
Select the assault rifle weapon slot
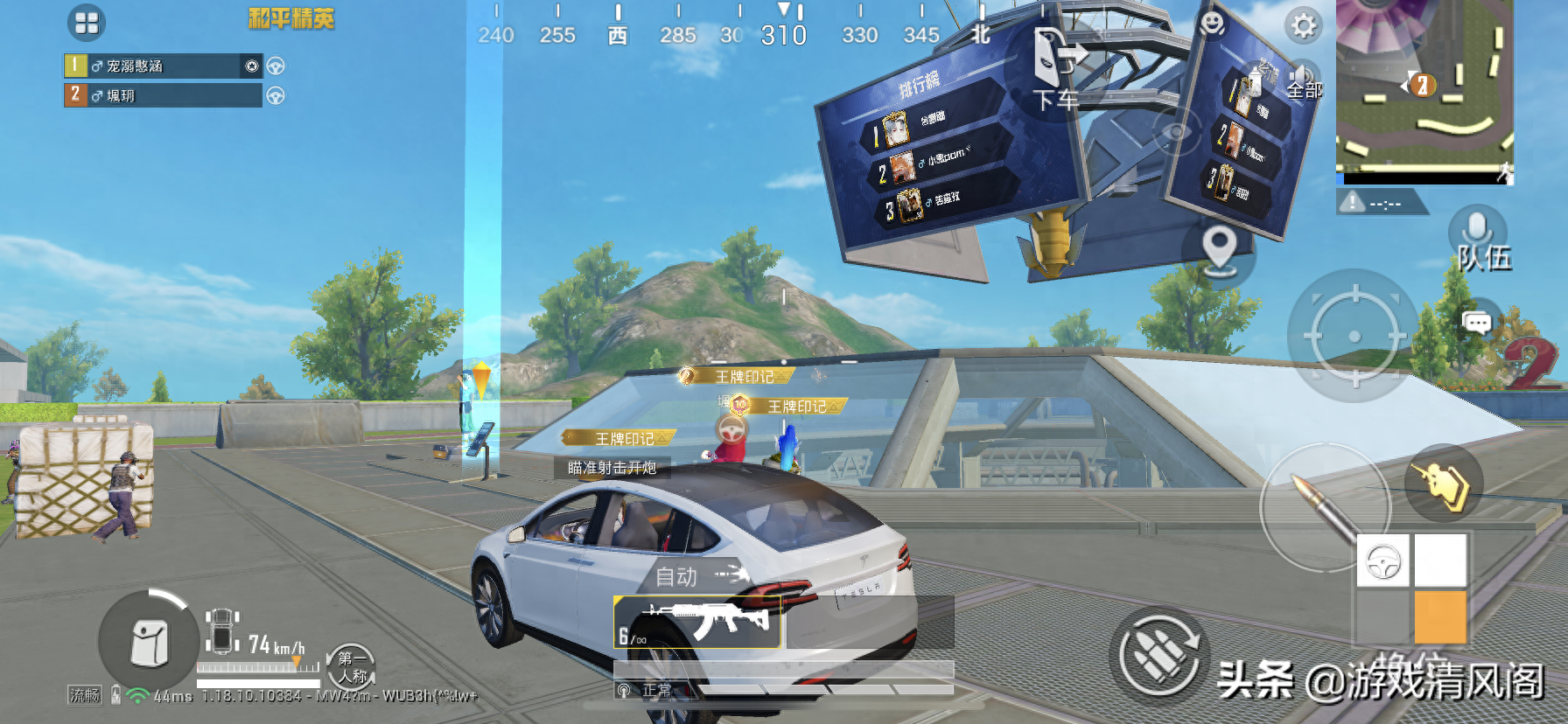[x=697, y=622]
